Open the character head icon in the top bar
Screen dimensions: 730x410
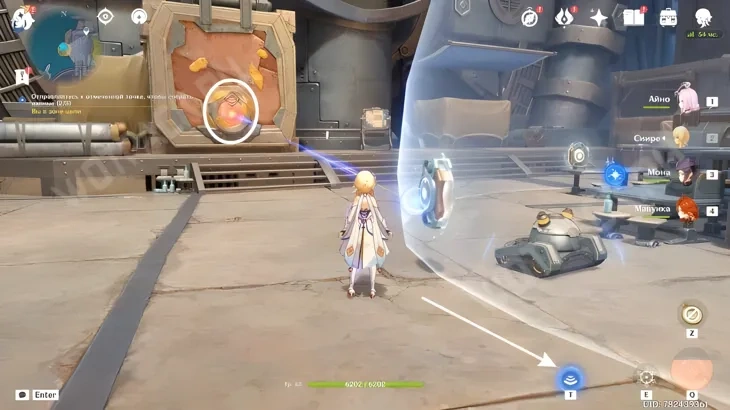click(703, 17)
